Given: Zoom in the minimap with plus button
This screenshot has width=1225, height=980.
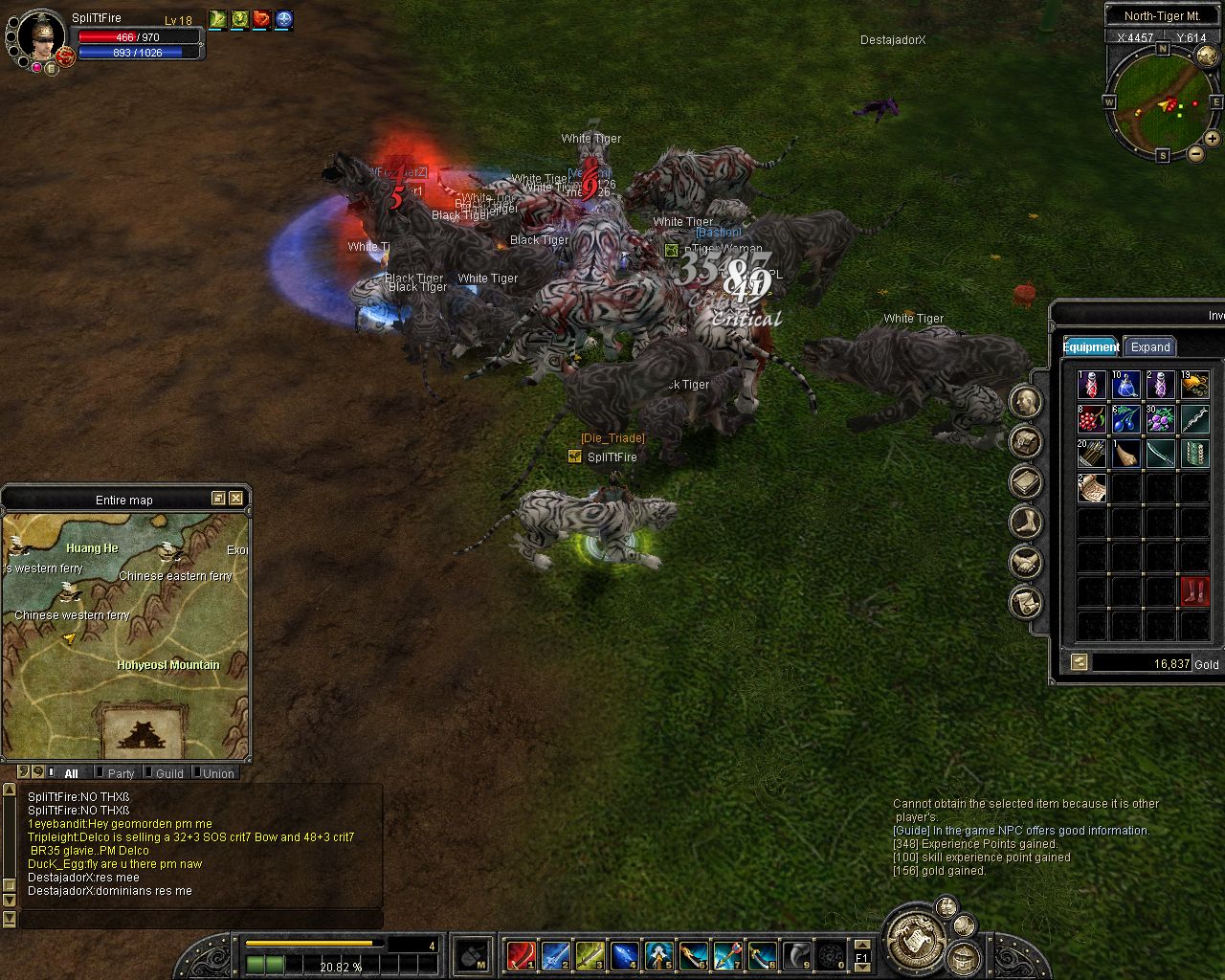Looking at the screenshot, I should [1213, 139].
